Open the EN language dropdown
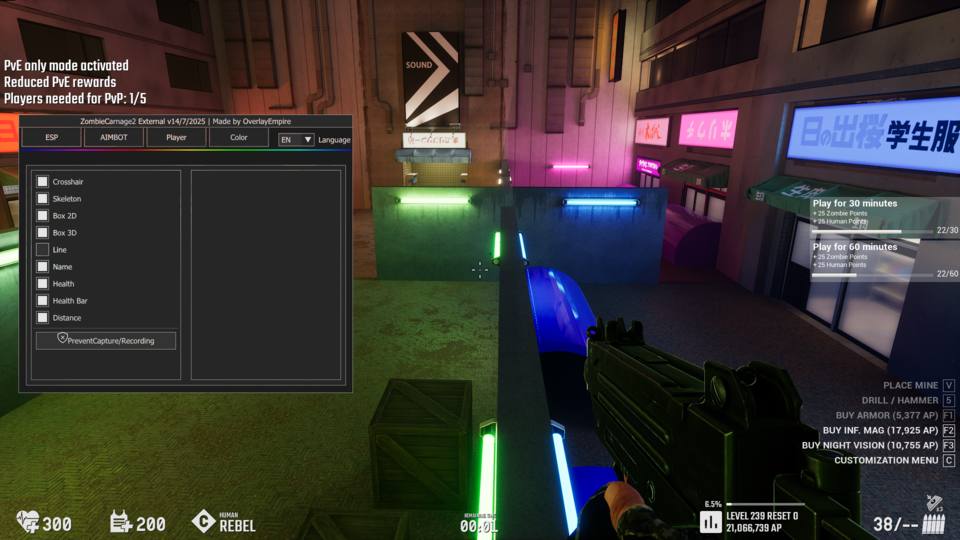 pyautogui.click(x=296, y=140)
